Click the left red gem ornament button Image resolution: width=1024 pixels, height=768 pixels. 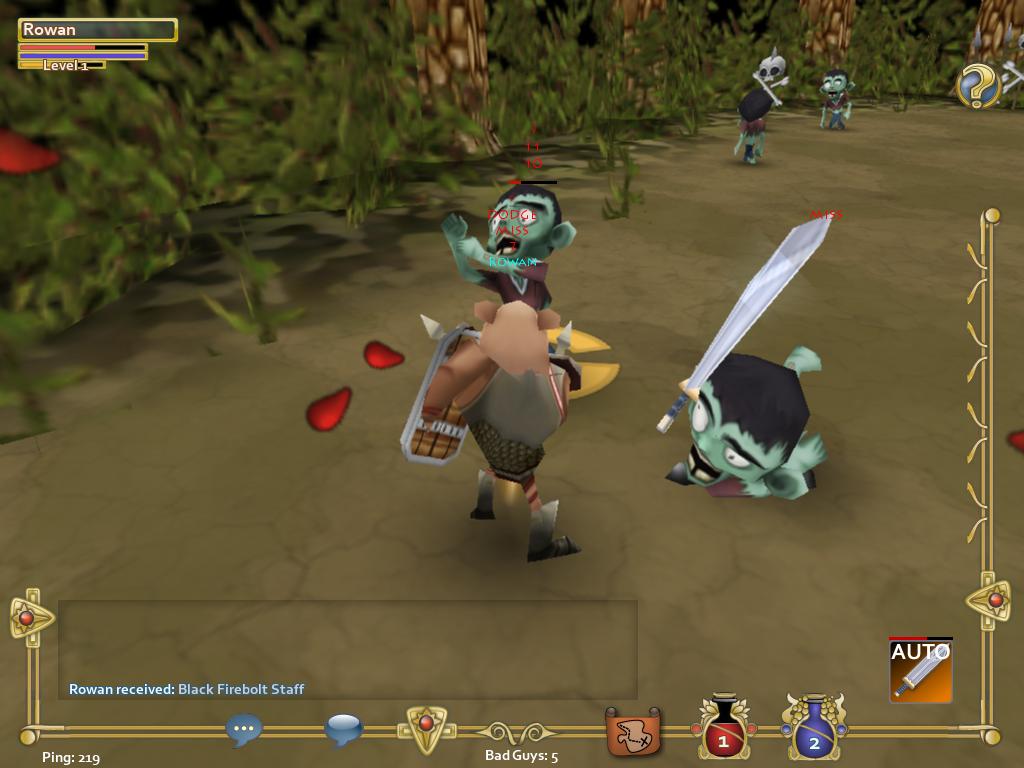coord(28,618)
